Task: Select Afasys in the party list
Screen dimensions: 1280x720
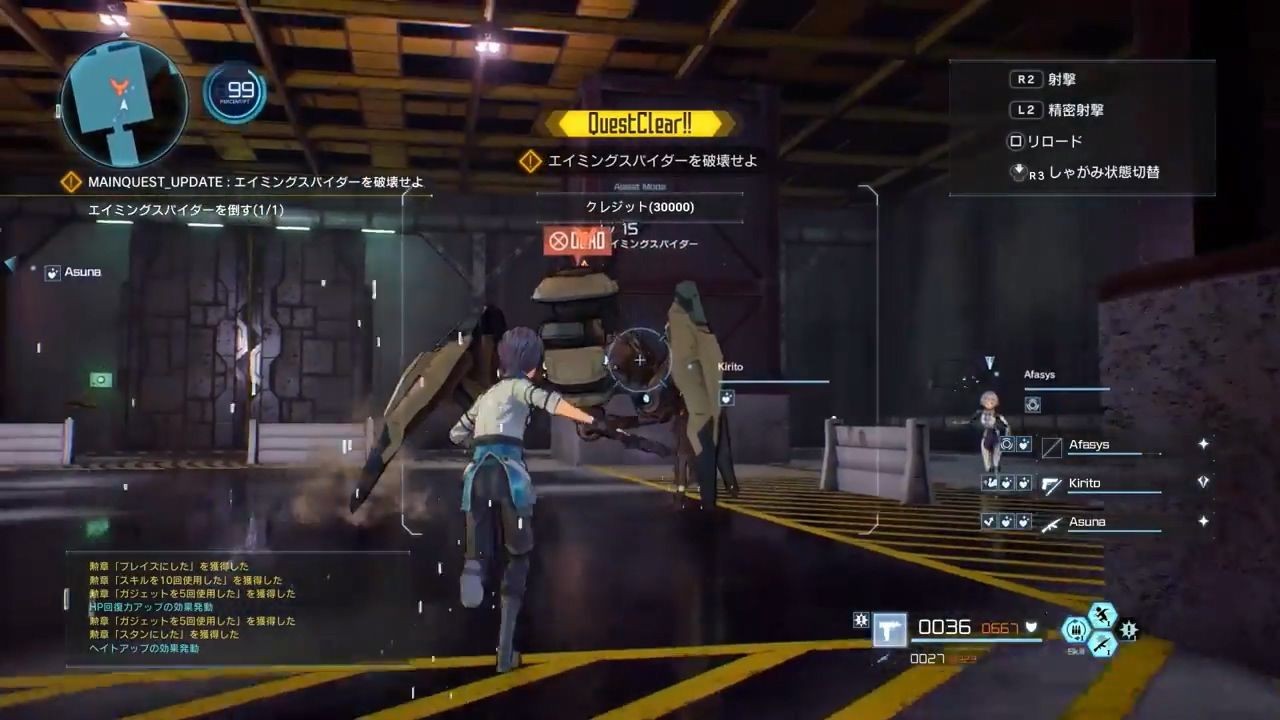Action: (1088, 445)
